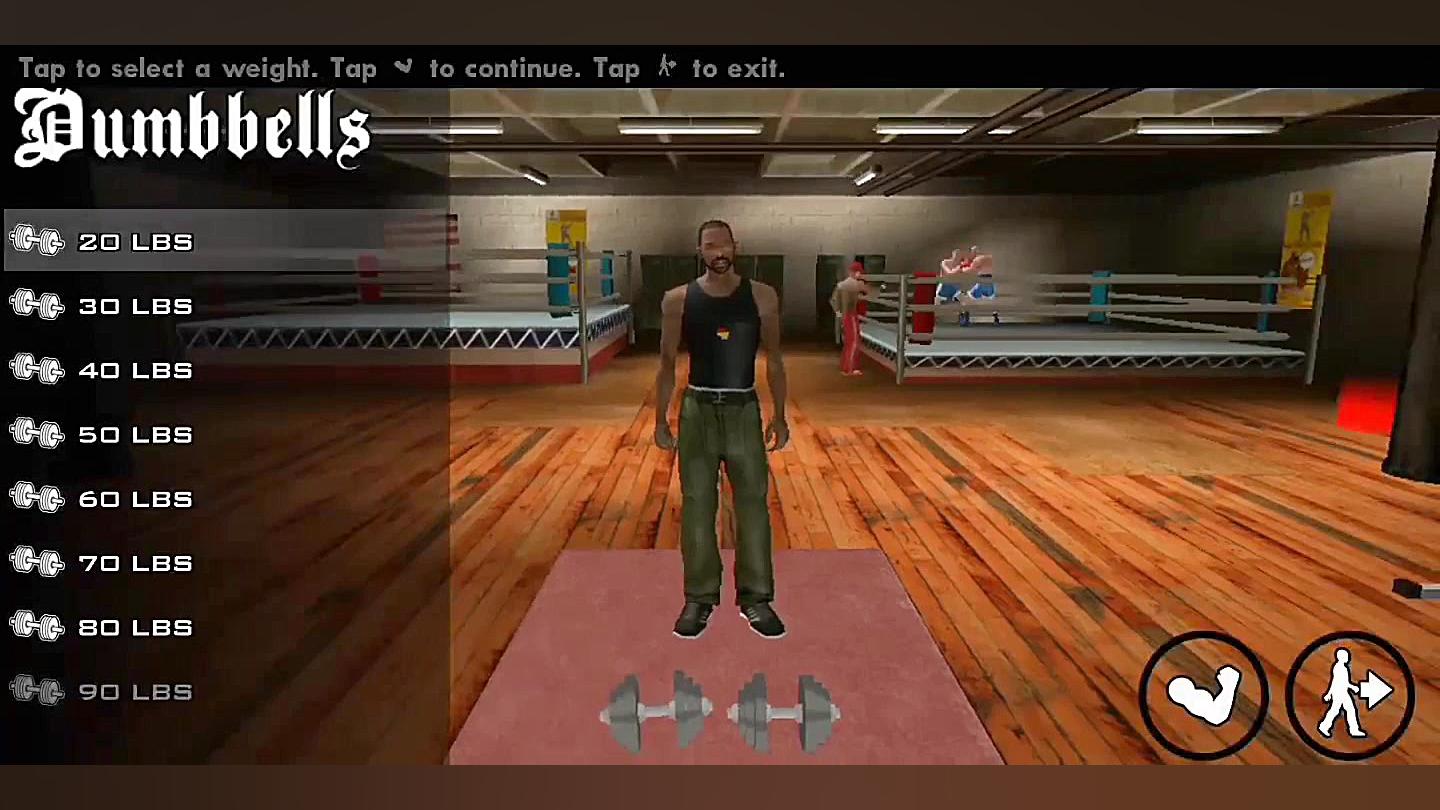Tap the greyed dumbbell icon beside 90 LBS
The image size is (1440, 810).
point(37,691)
